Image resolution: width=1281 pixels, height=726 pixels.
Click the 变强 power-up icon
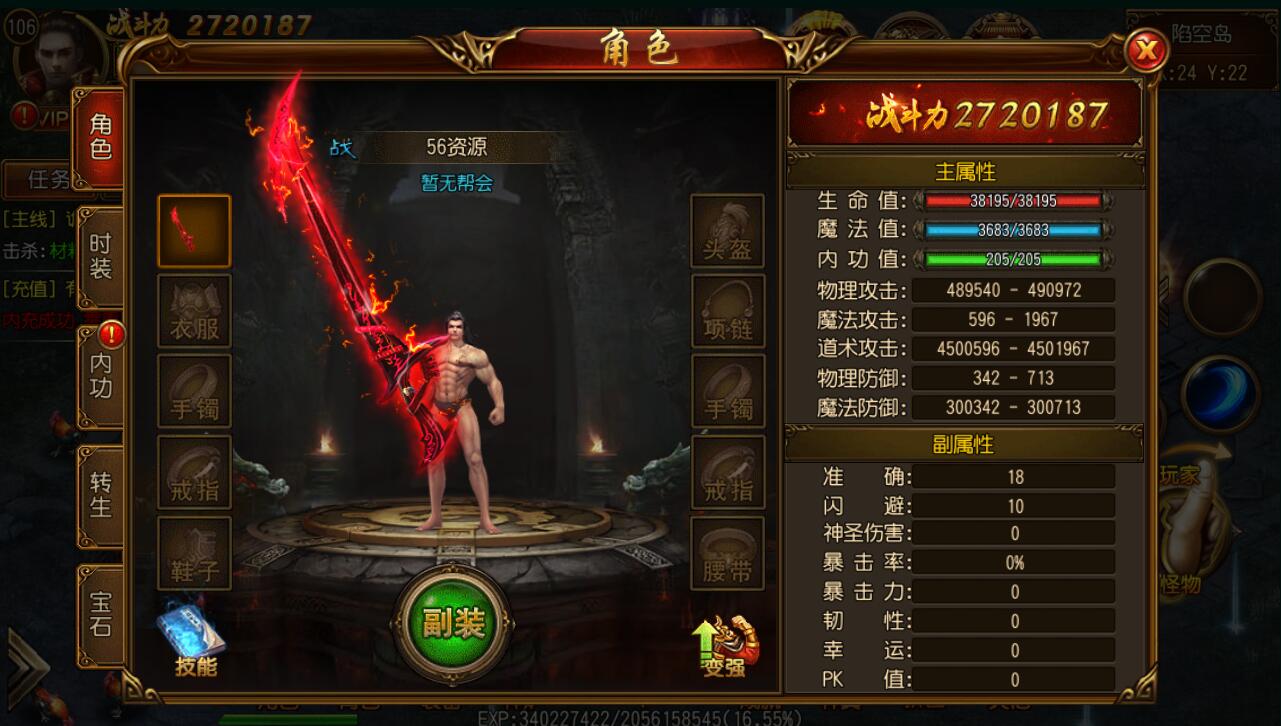(x=727, y=645)
